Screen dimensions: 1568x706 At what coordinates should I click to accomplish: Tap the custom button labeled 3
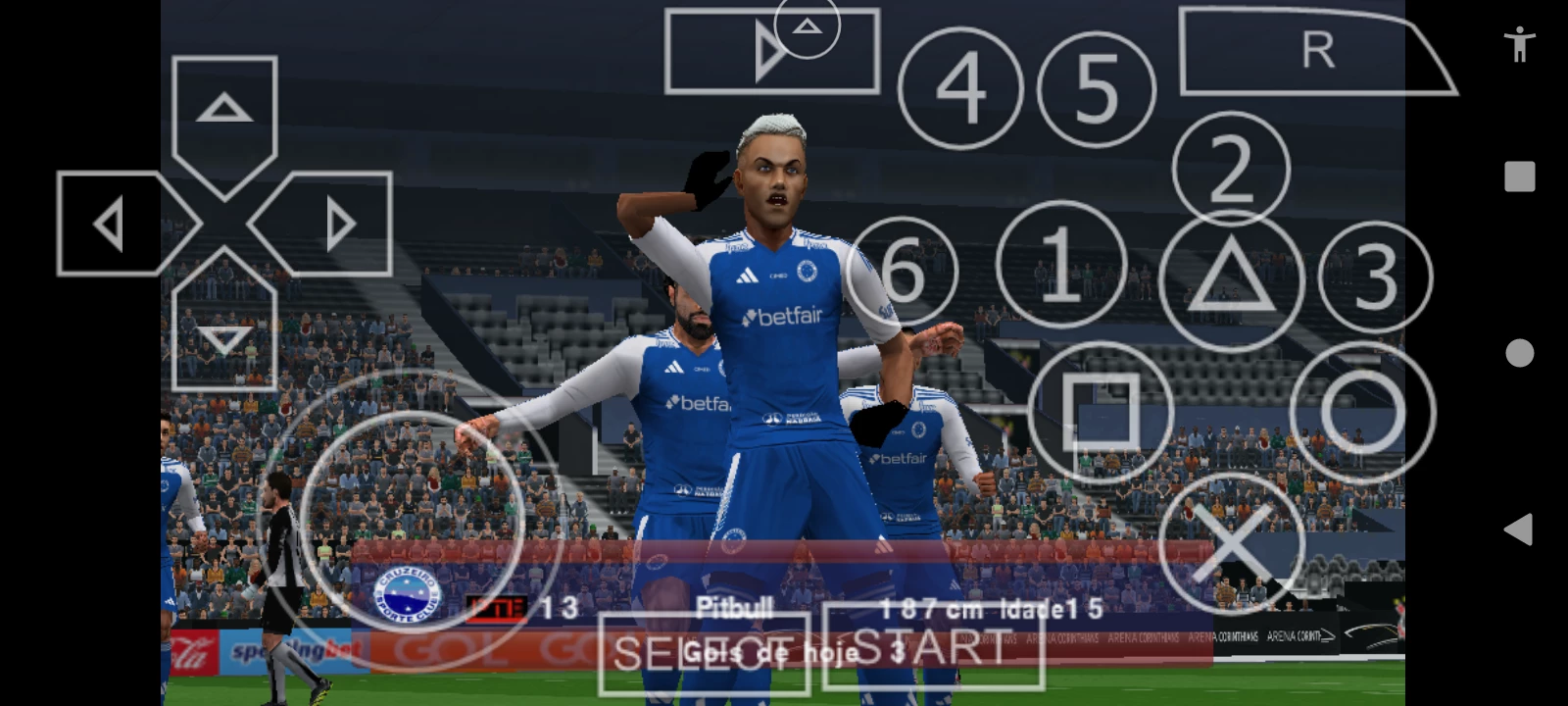1375,277
